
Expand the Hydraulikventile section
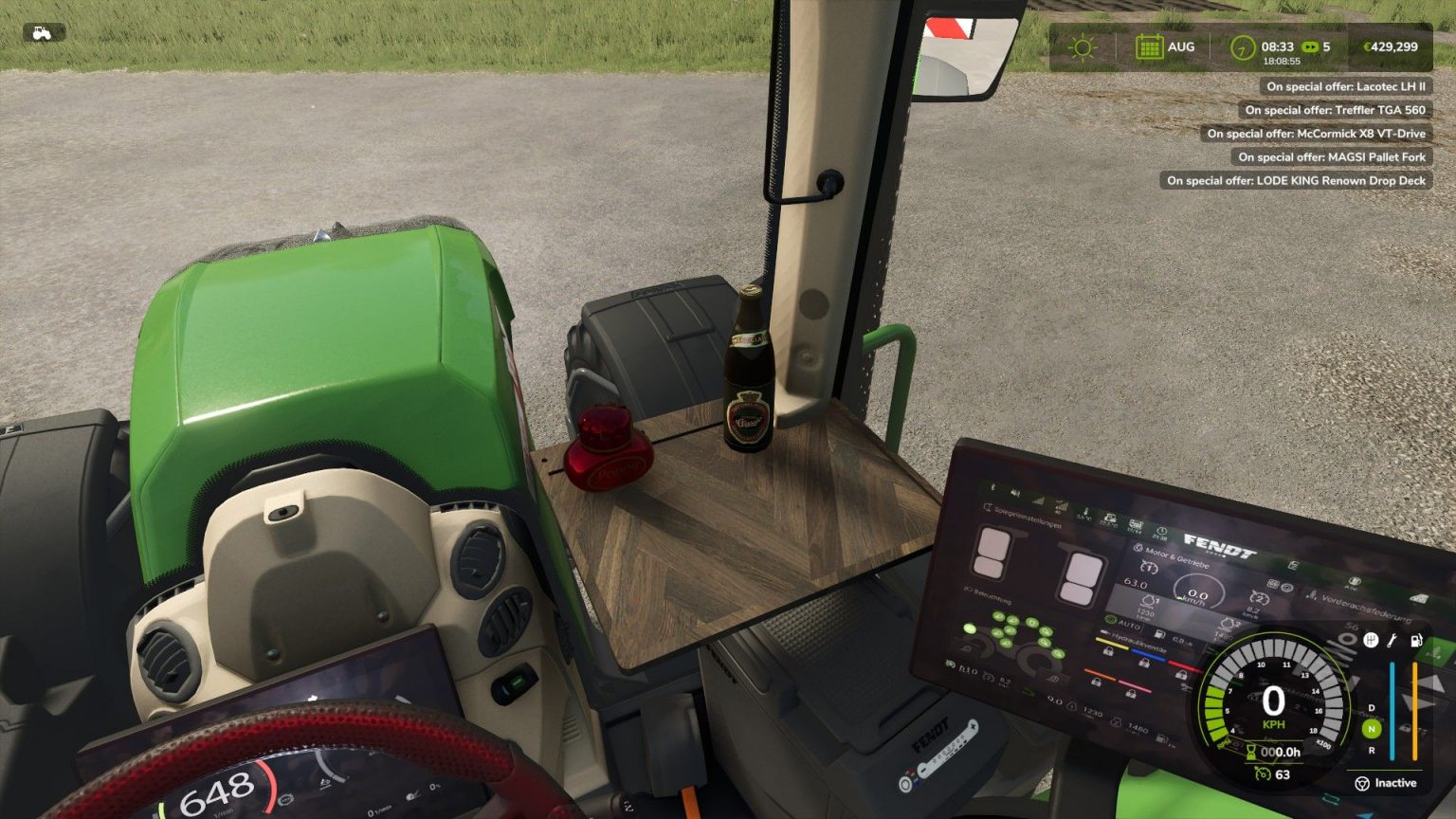click(x=1138, y=646)
